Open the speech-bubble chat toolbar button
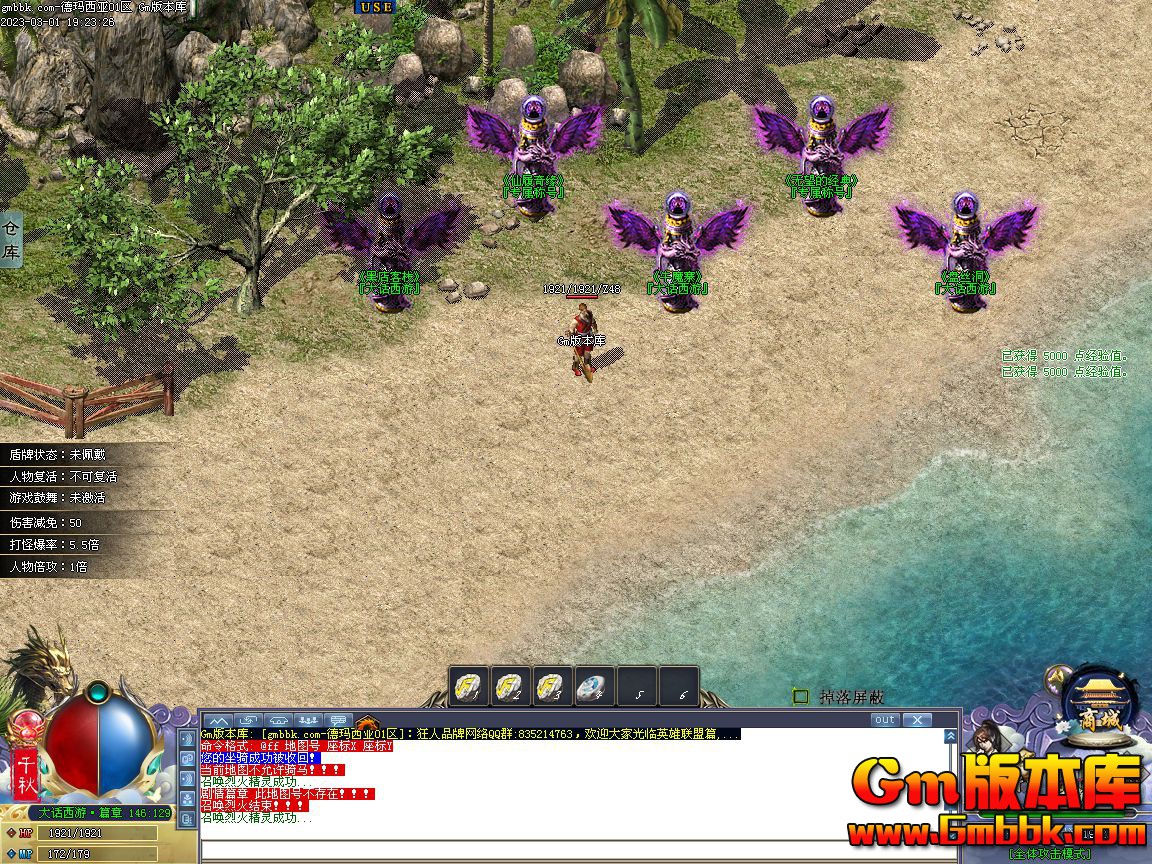The width and height of the screenshot is (1152, 864). (338, 720)
